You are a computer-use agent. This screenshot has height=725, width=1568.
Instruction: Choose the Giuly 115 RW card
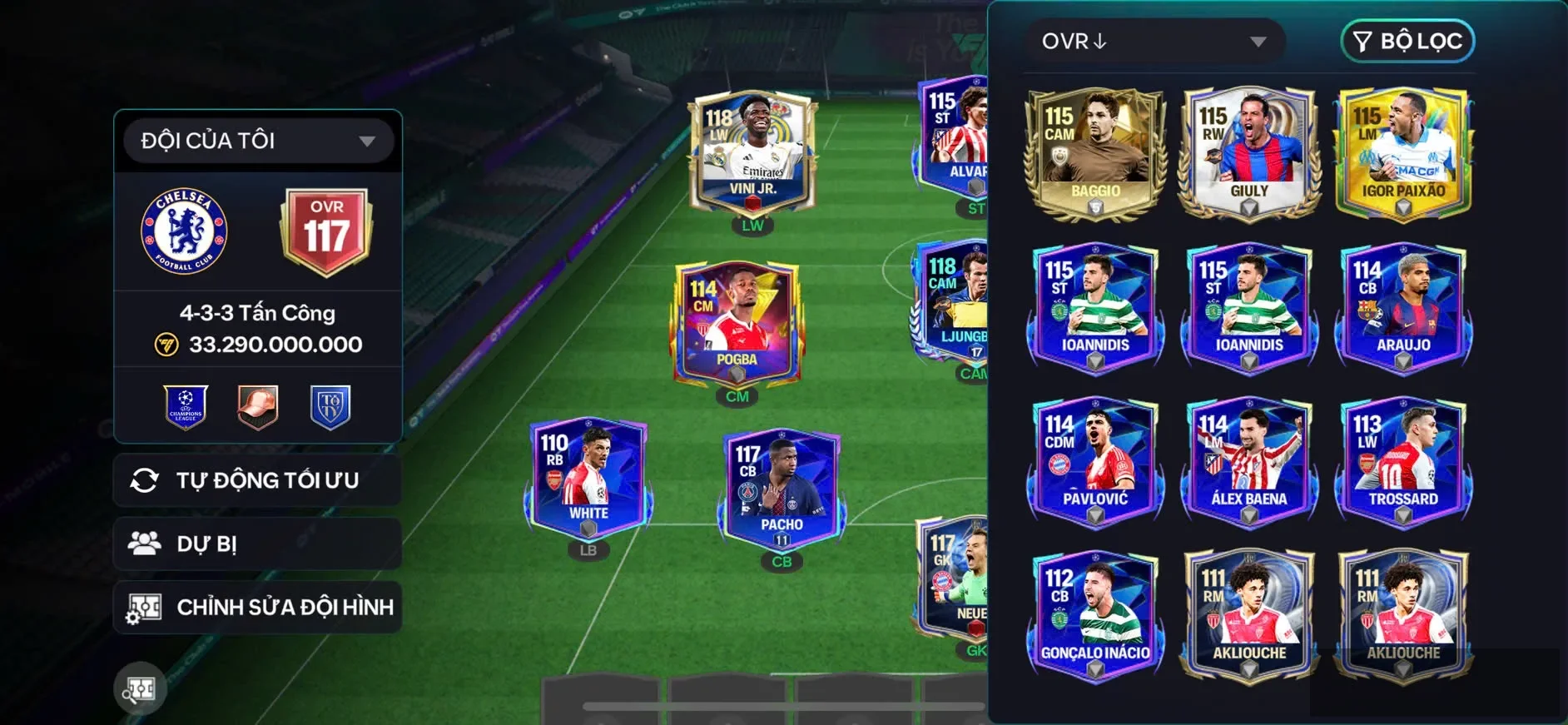tap(1248, 154)
